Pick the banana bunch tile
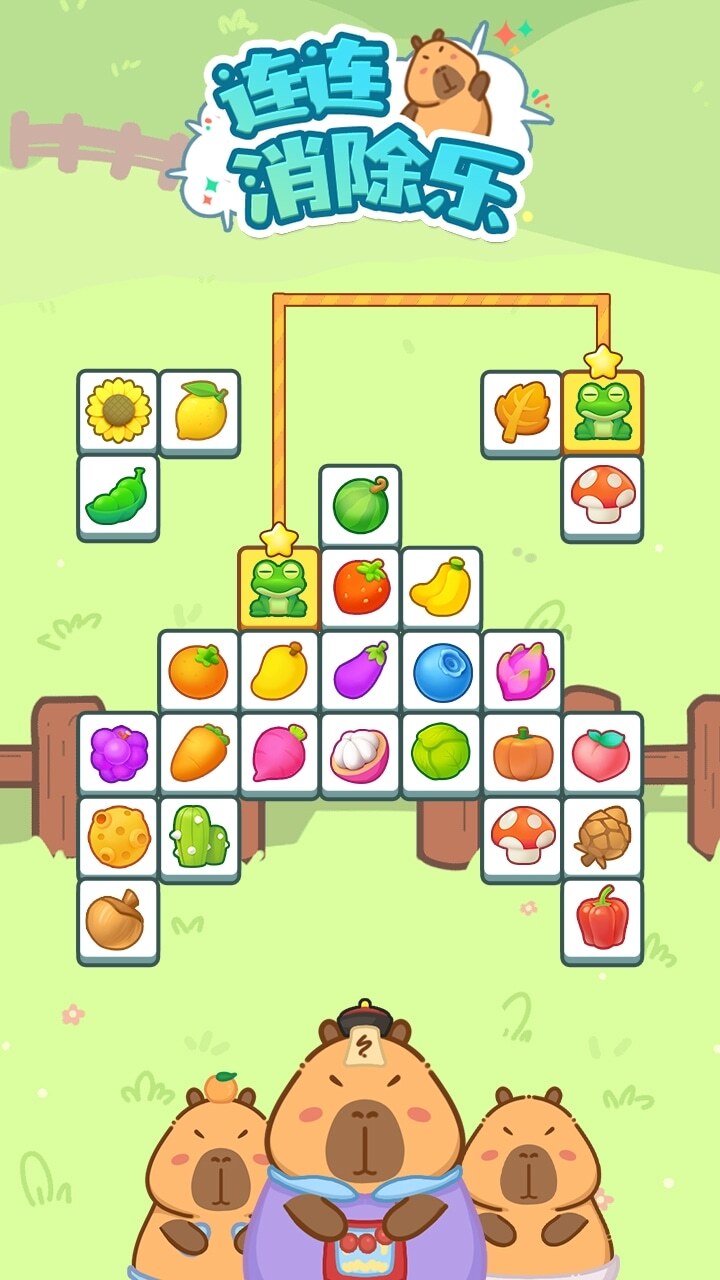Image resolution: width=720 pixels, height=1280 pixels. [442, 588]
